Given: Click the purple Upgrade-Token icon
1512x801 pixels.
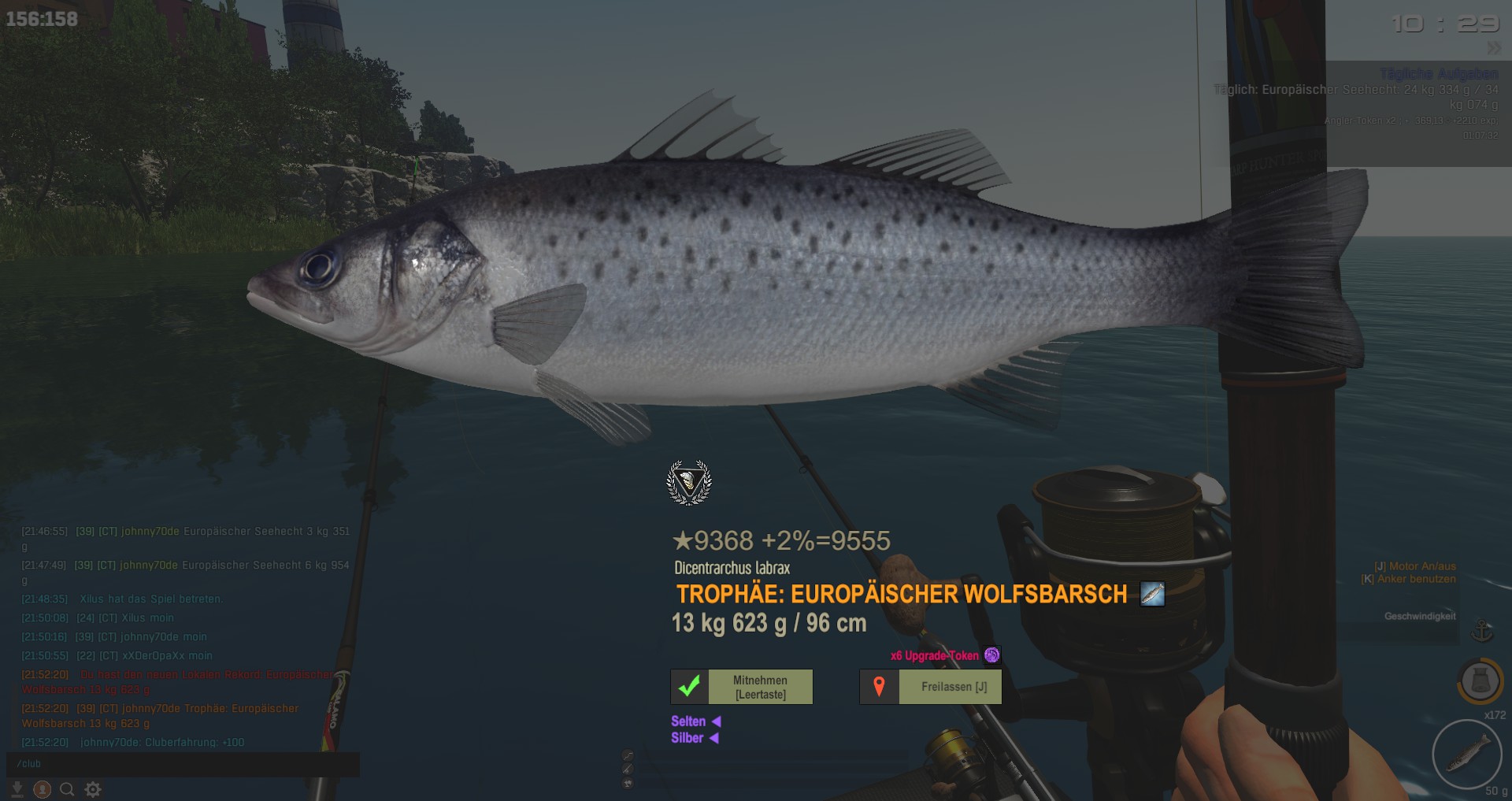Looking at the screenshot, I should (992, 655).
